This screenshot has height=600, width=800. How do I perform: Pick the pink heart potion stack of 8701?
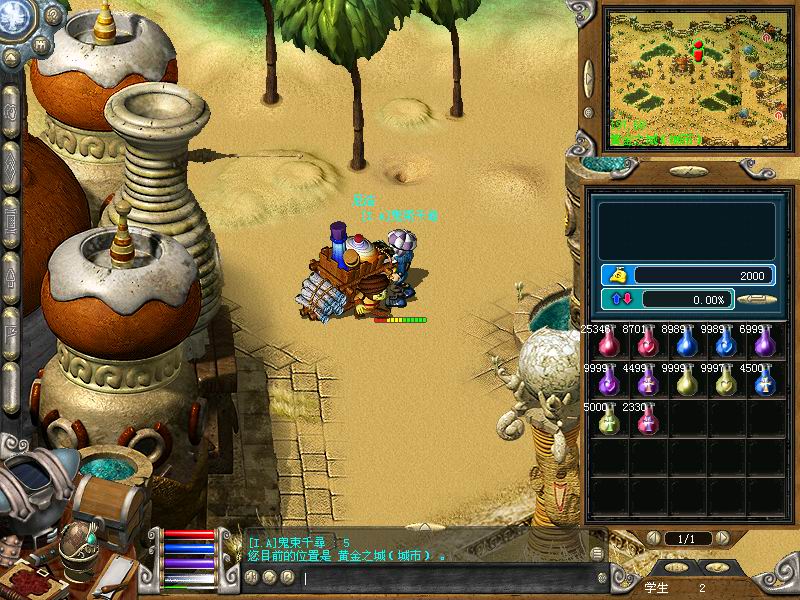pos(647,345)
